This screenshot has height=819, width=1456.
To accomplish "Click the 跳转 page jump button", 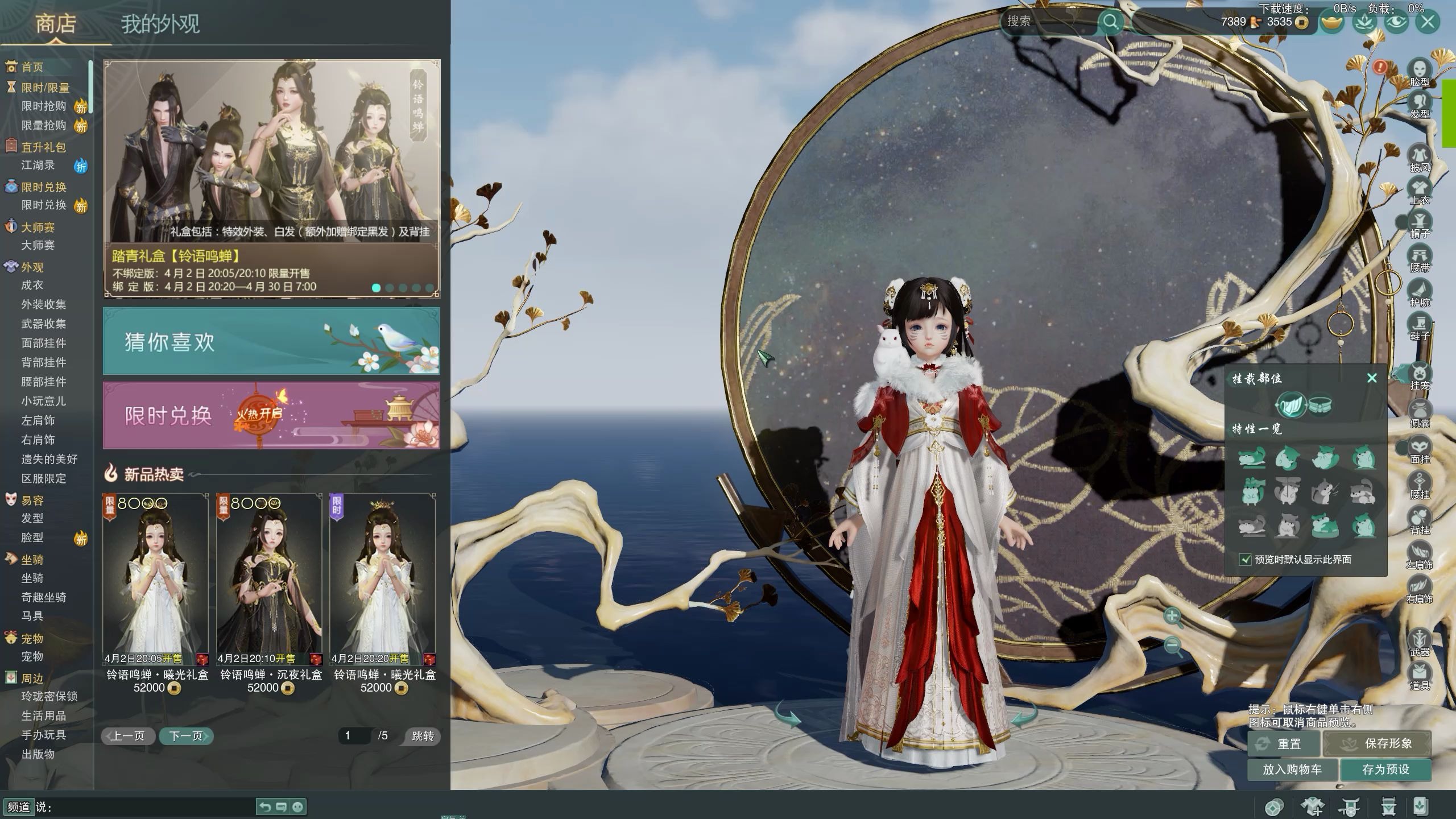I will pyautogui.click(x=423, y=736).
